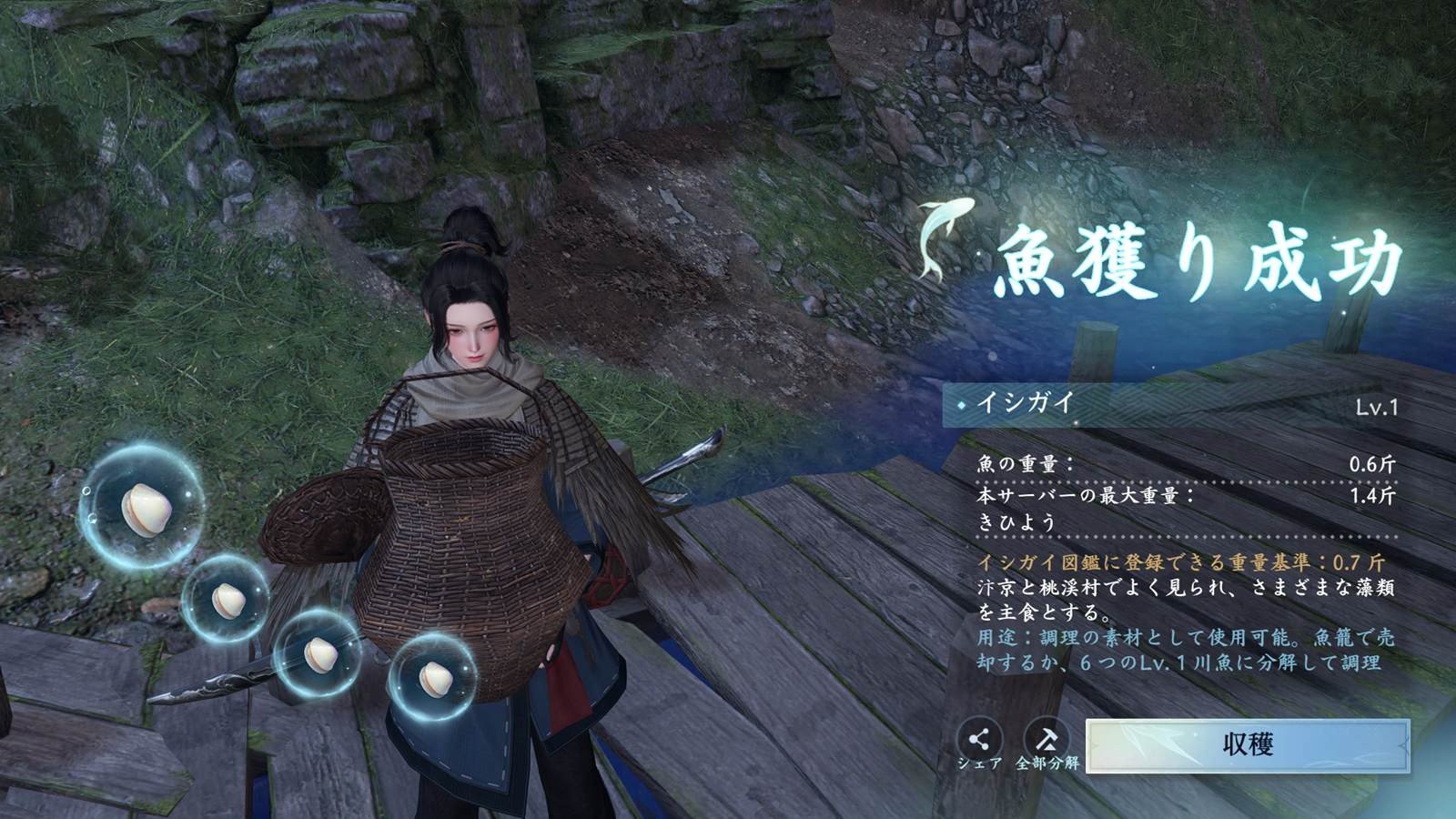The image size is (1456, 819).
Task: Dismantle all fish with 全部分解
Action: click(x=1046, y=739)
